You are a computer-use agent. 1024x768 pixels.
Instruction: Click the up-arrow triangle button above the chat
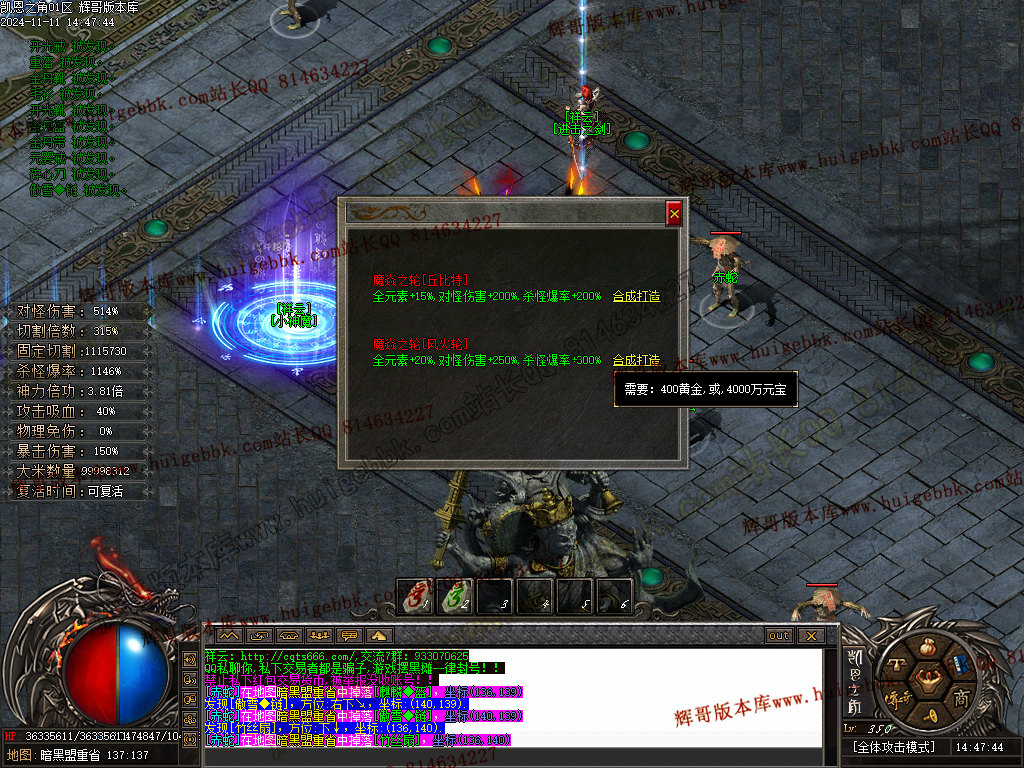(x=380, y=635)
